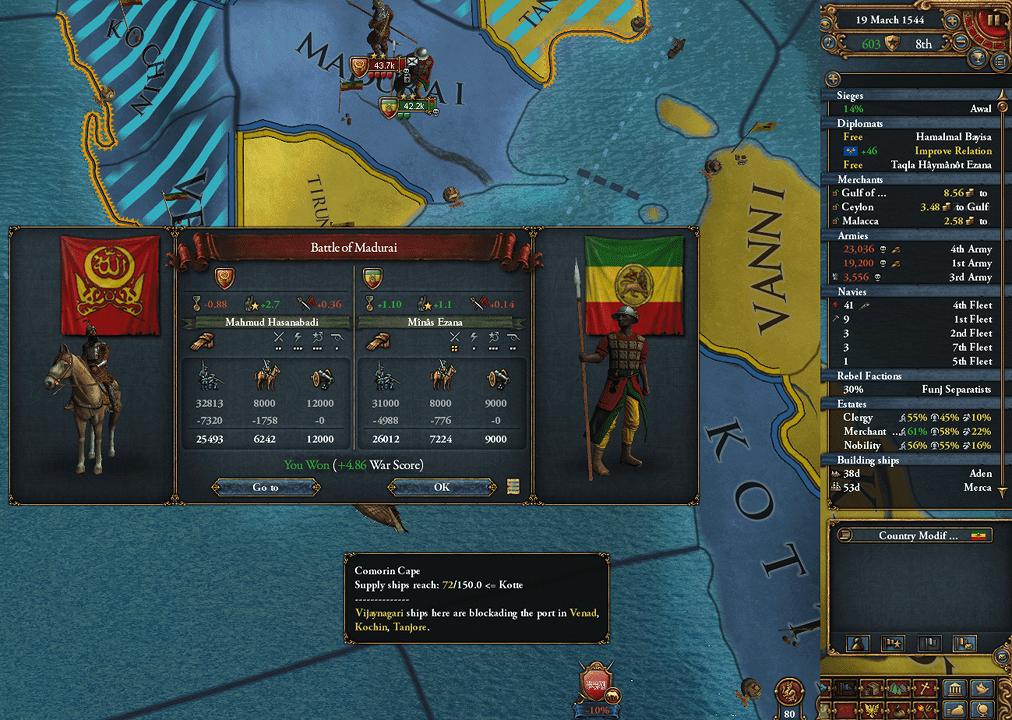Open the battle log scroll icon
This screenshot has height=720, width=1012.
click(513, 487)
